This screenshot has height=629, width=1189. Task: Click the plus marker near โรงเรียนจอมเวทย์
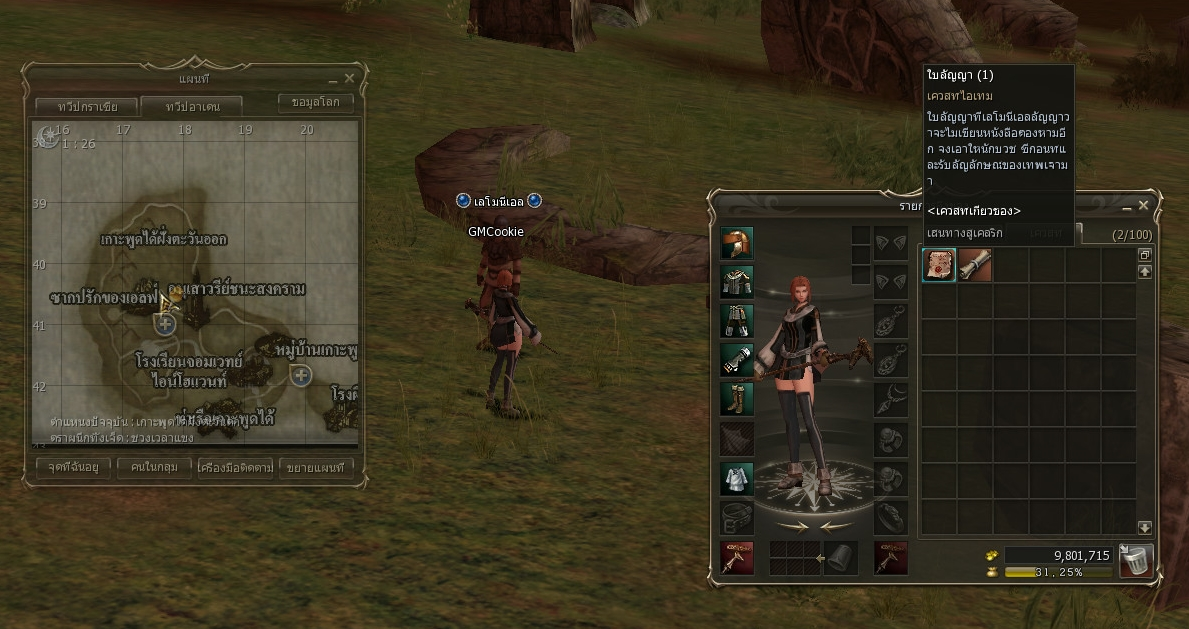click(166, 324)
